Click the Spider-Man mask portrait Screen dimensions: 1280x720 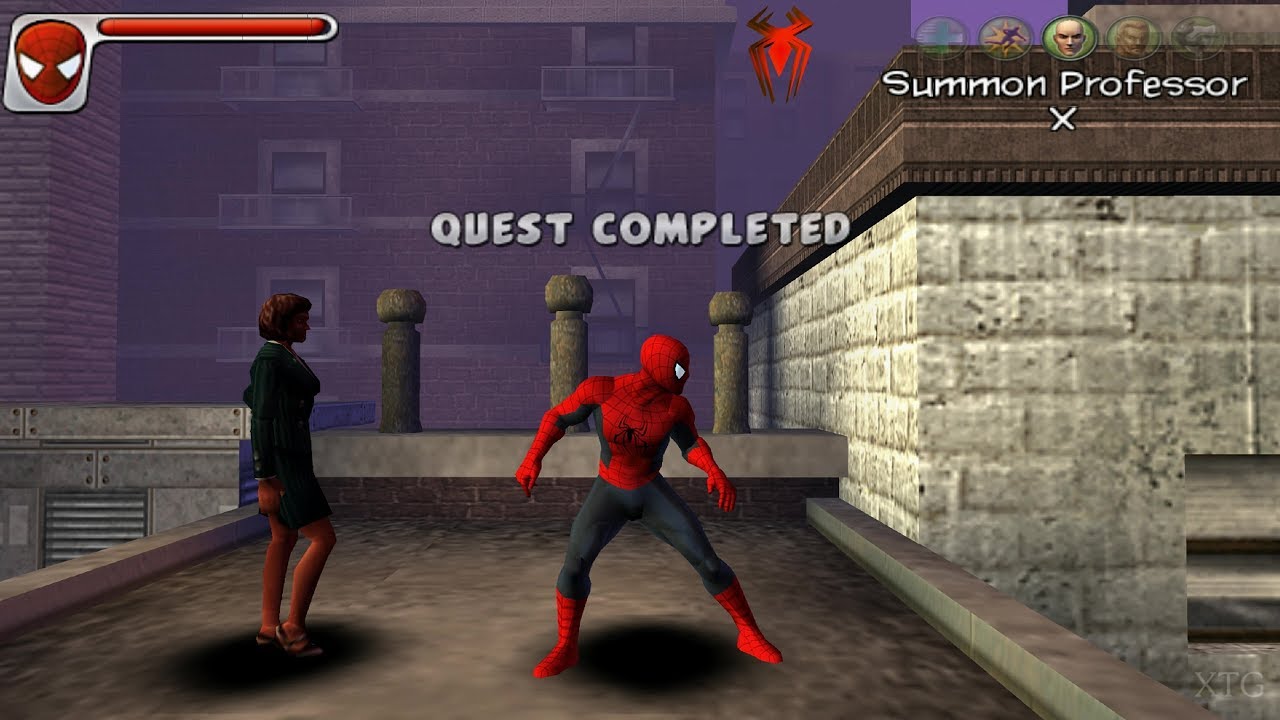(50, 62)
